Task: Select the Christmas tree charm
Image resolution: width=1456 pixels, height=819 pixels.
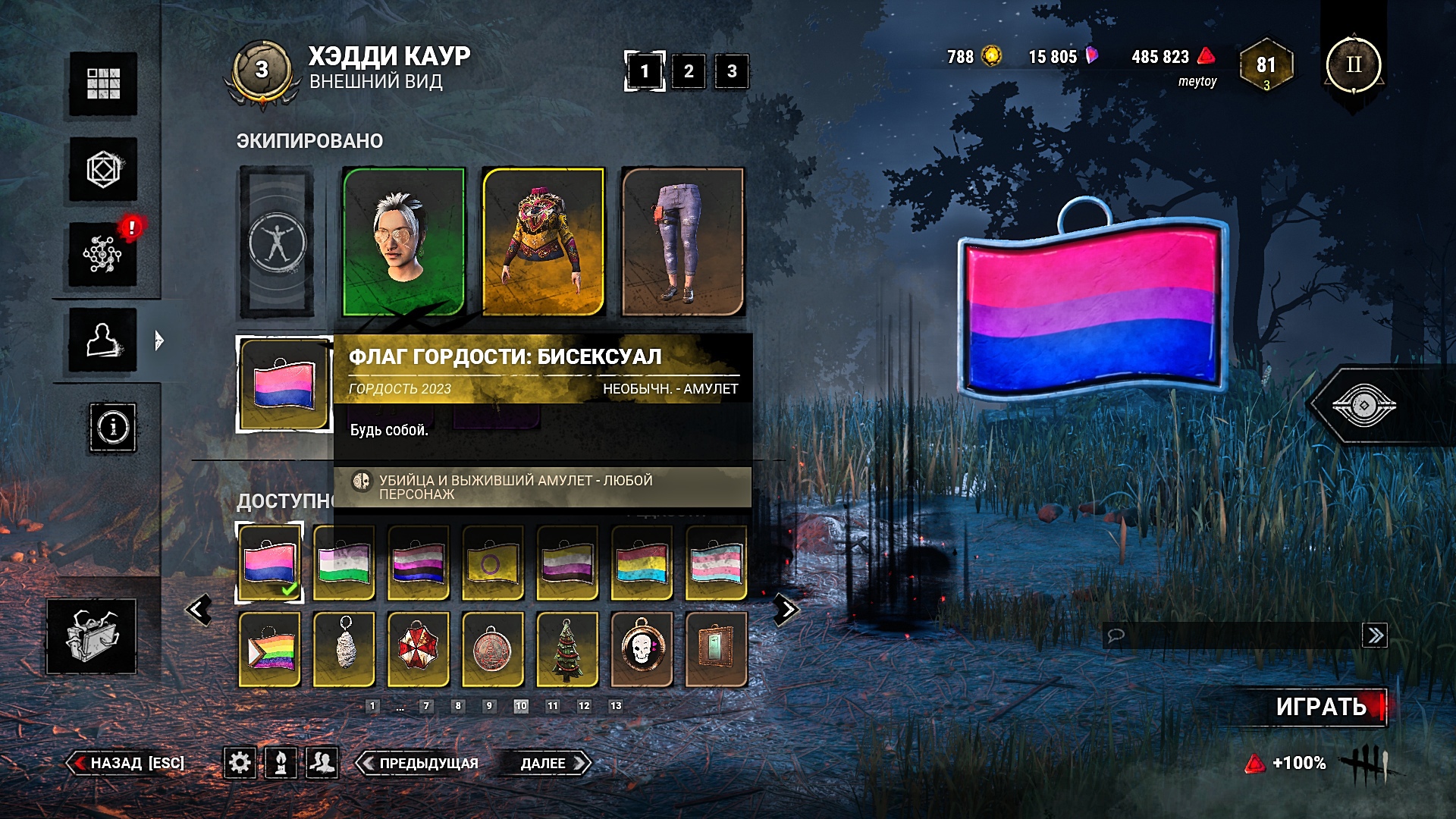Action: tap(567, 650)
